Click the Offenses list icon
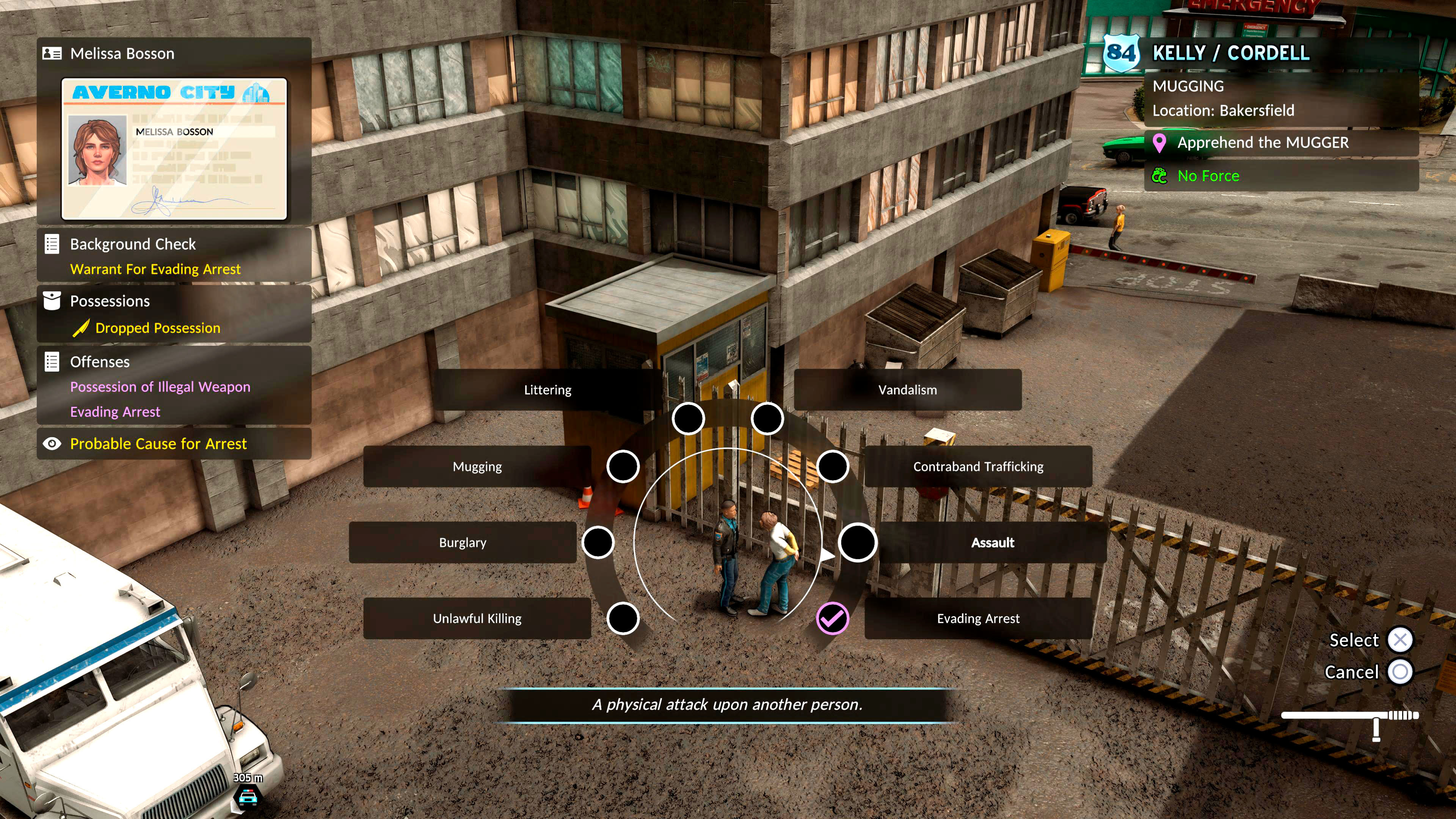Image resolution: width=1456 pixels, height=819 pixels. pyautogui.click(x=53, y=362)
